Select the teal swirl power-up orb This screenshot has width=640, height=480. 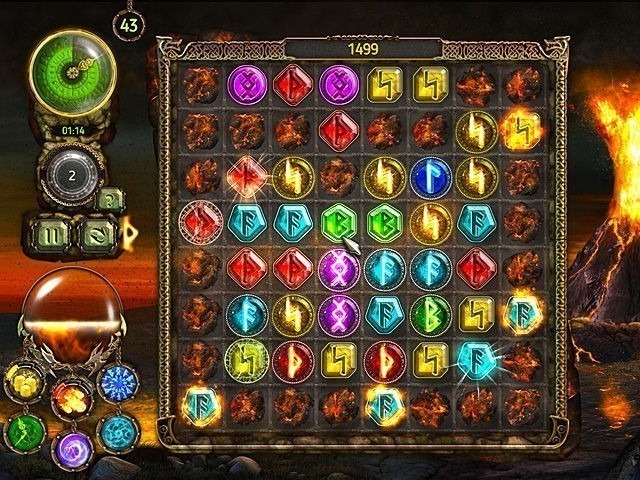point(119,432)
